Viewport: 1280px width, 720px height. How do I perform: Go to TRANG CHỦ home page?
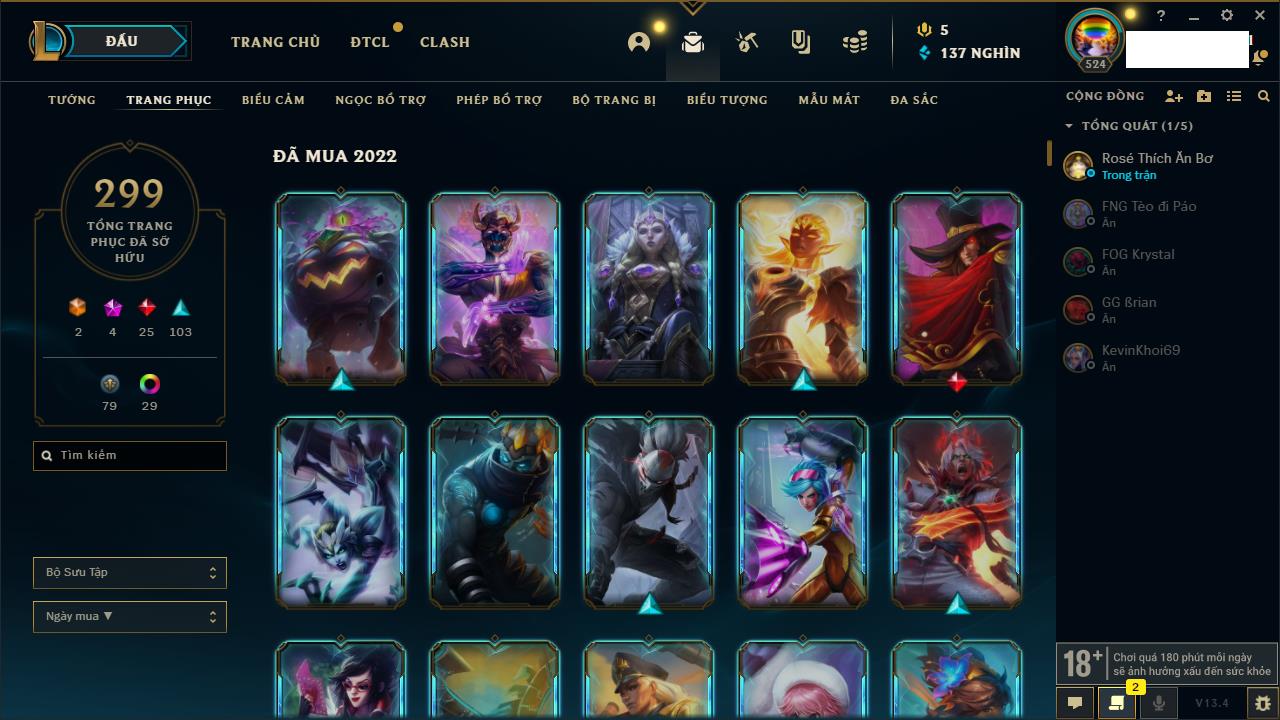click(x=275, y=42)
